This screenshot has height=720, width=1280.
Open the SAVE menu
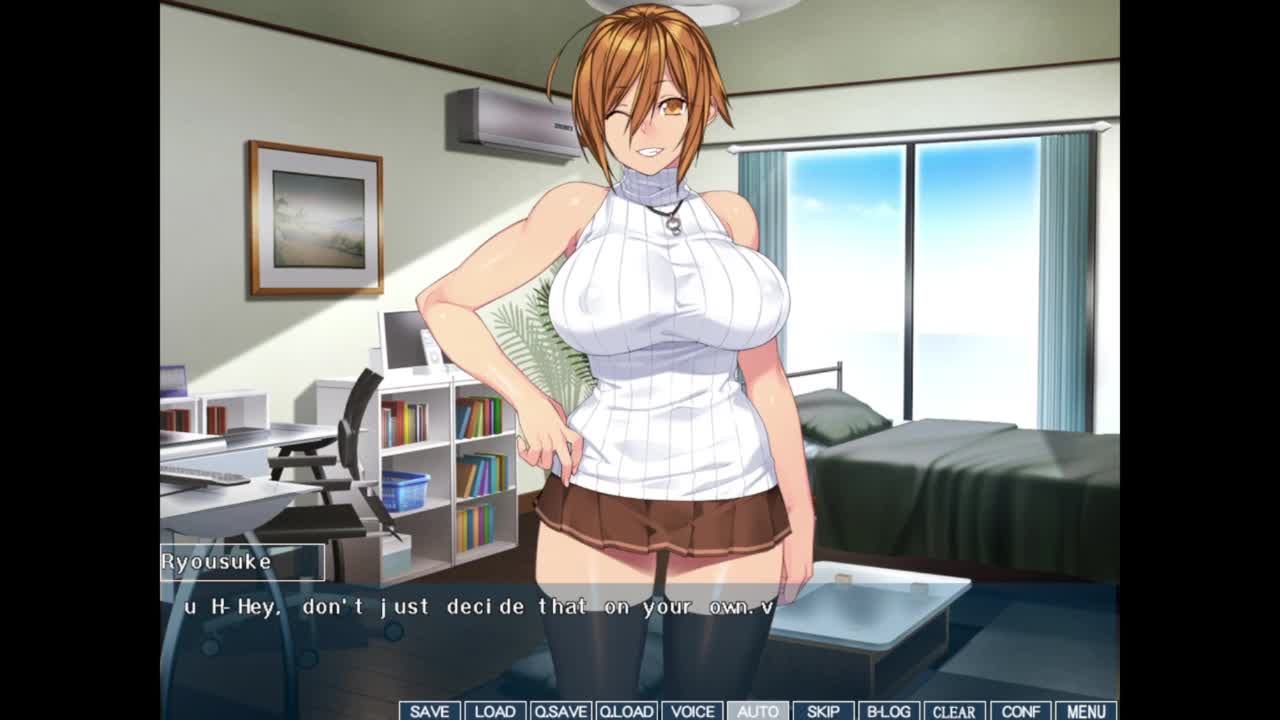point(429,711)
